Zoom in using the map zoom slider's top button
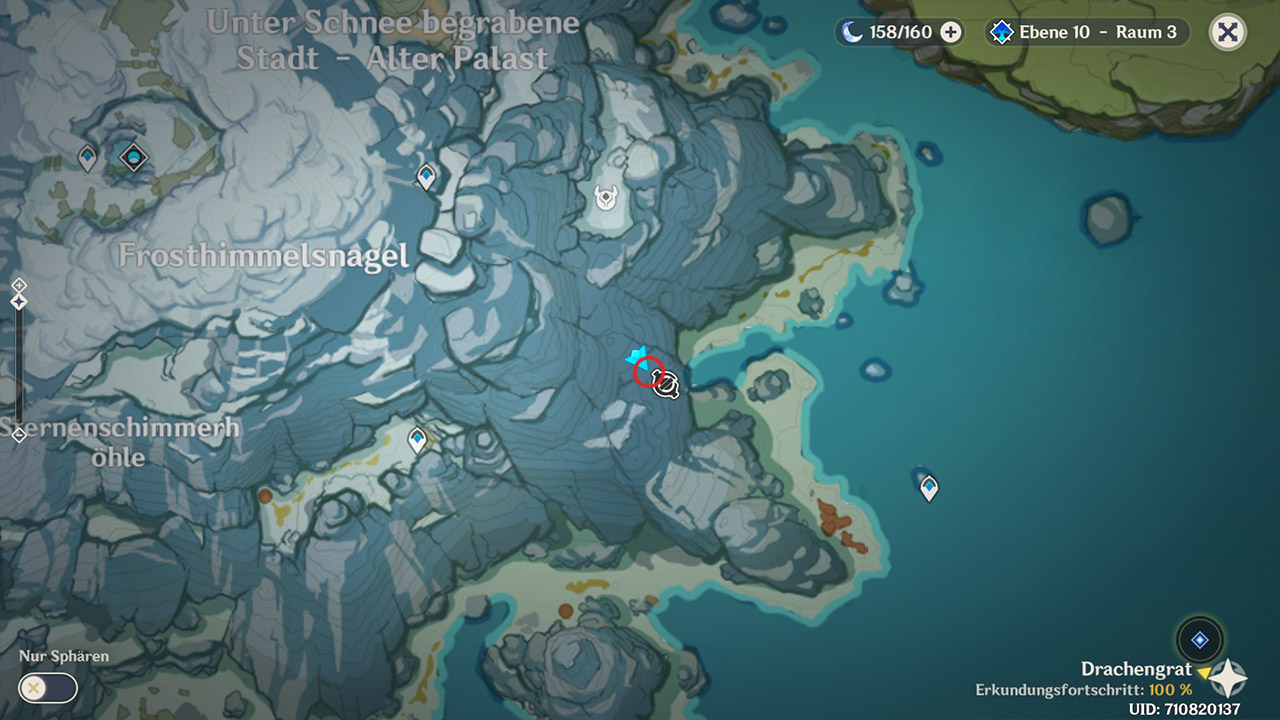 (18, 286)
